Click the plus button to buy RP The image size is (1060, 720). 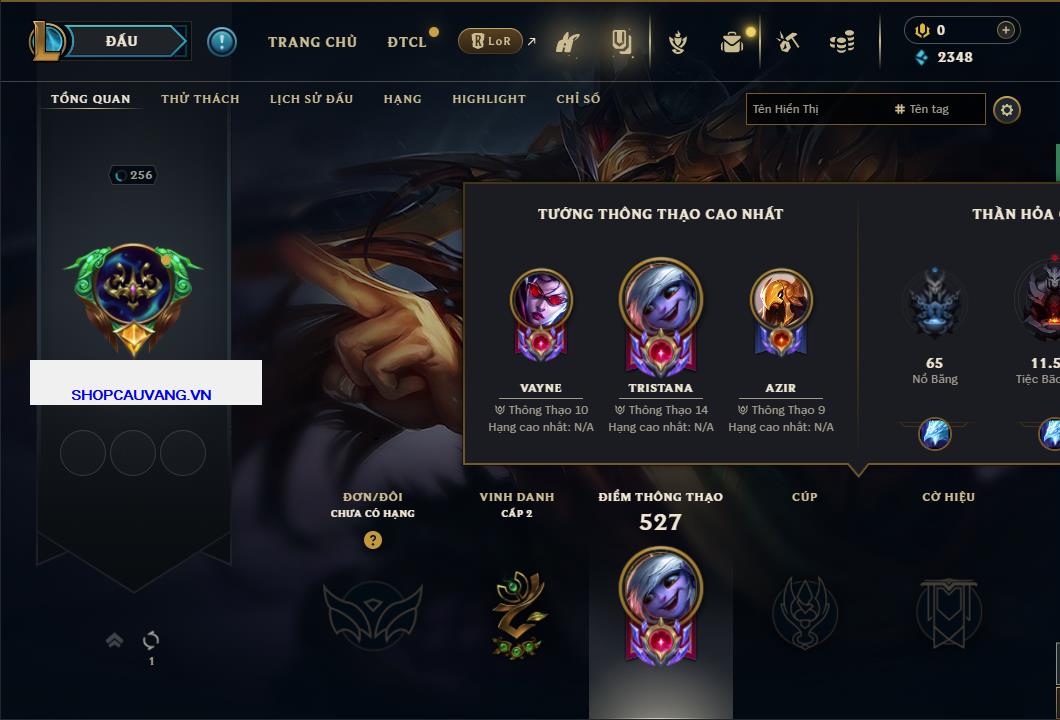click(1005, 30)
